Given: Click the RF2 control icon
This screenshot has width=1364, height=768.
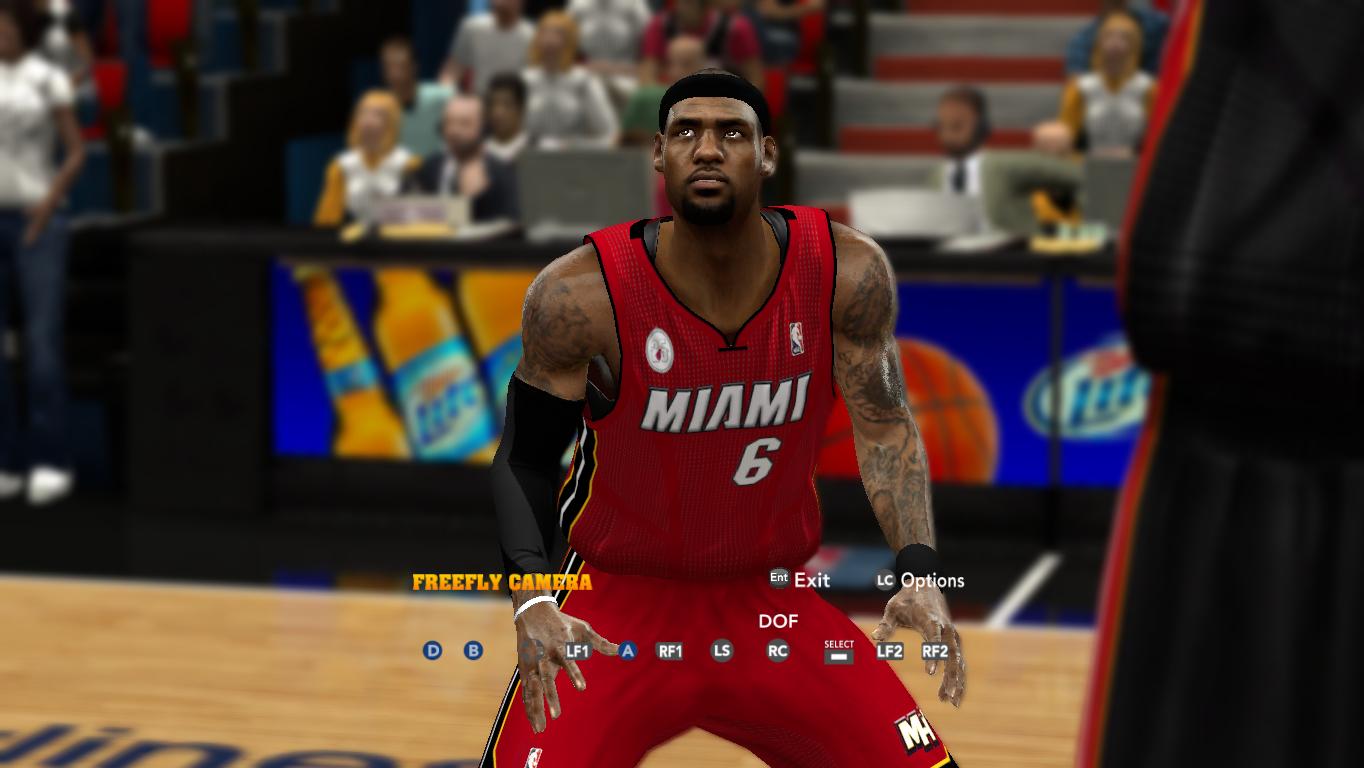Looking at the screenshot, I should tap(935, 651).
